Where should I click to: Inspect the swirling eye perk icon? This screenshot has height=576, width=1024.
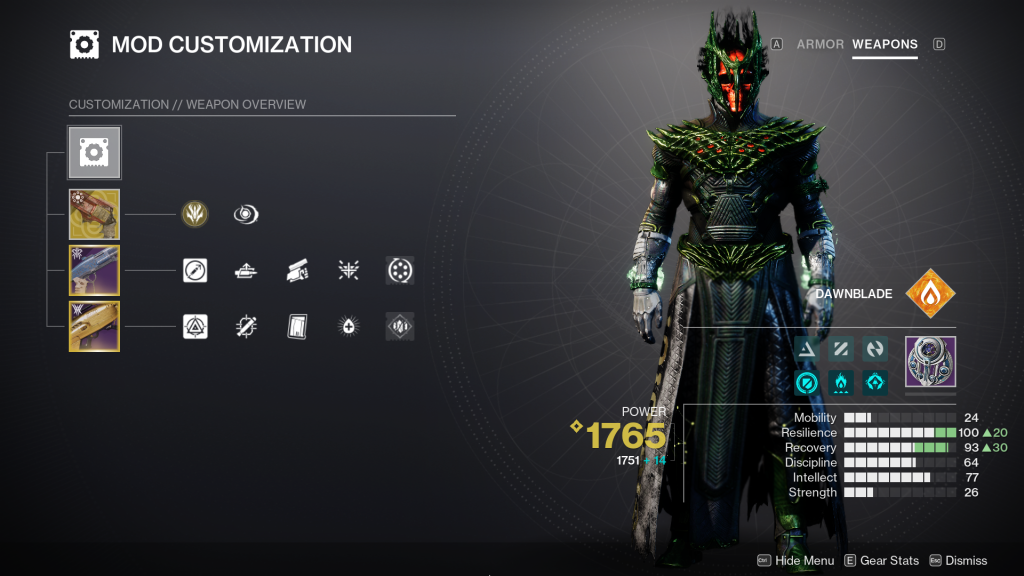tap(246, 214)
